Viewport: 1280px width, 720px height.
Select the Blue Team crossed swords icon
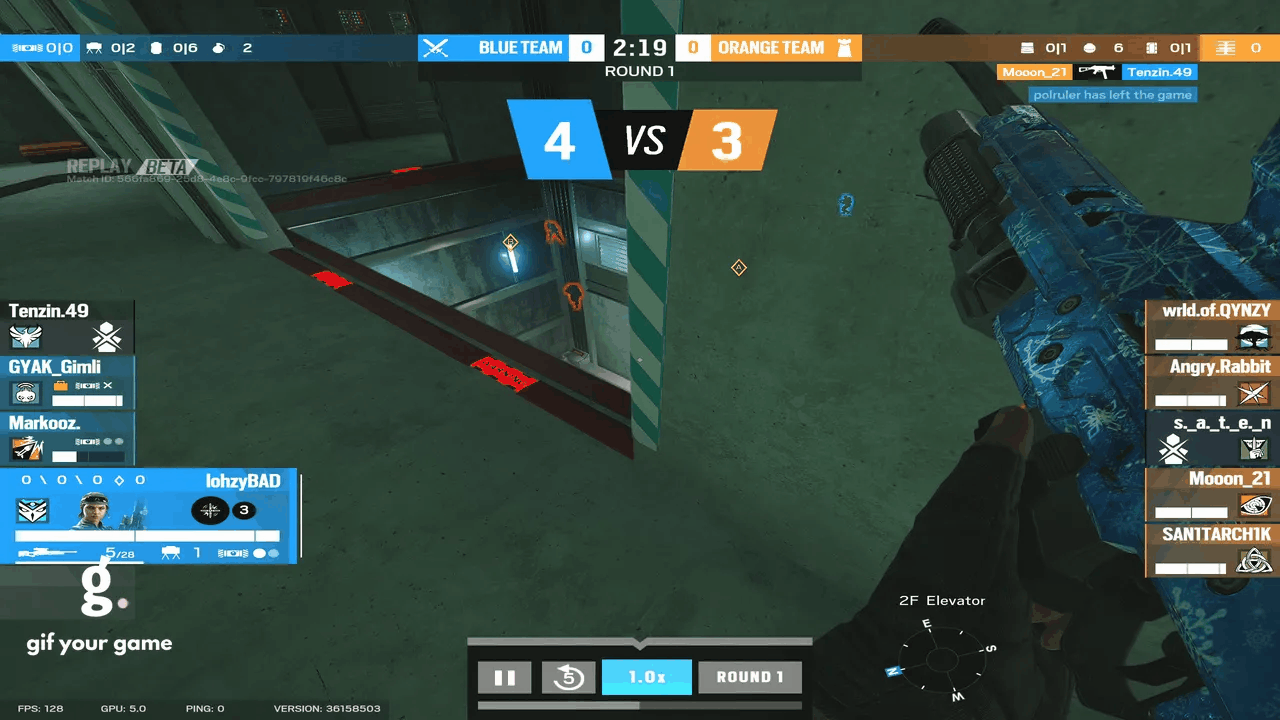click(434, 47)
